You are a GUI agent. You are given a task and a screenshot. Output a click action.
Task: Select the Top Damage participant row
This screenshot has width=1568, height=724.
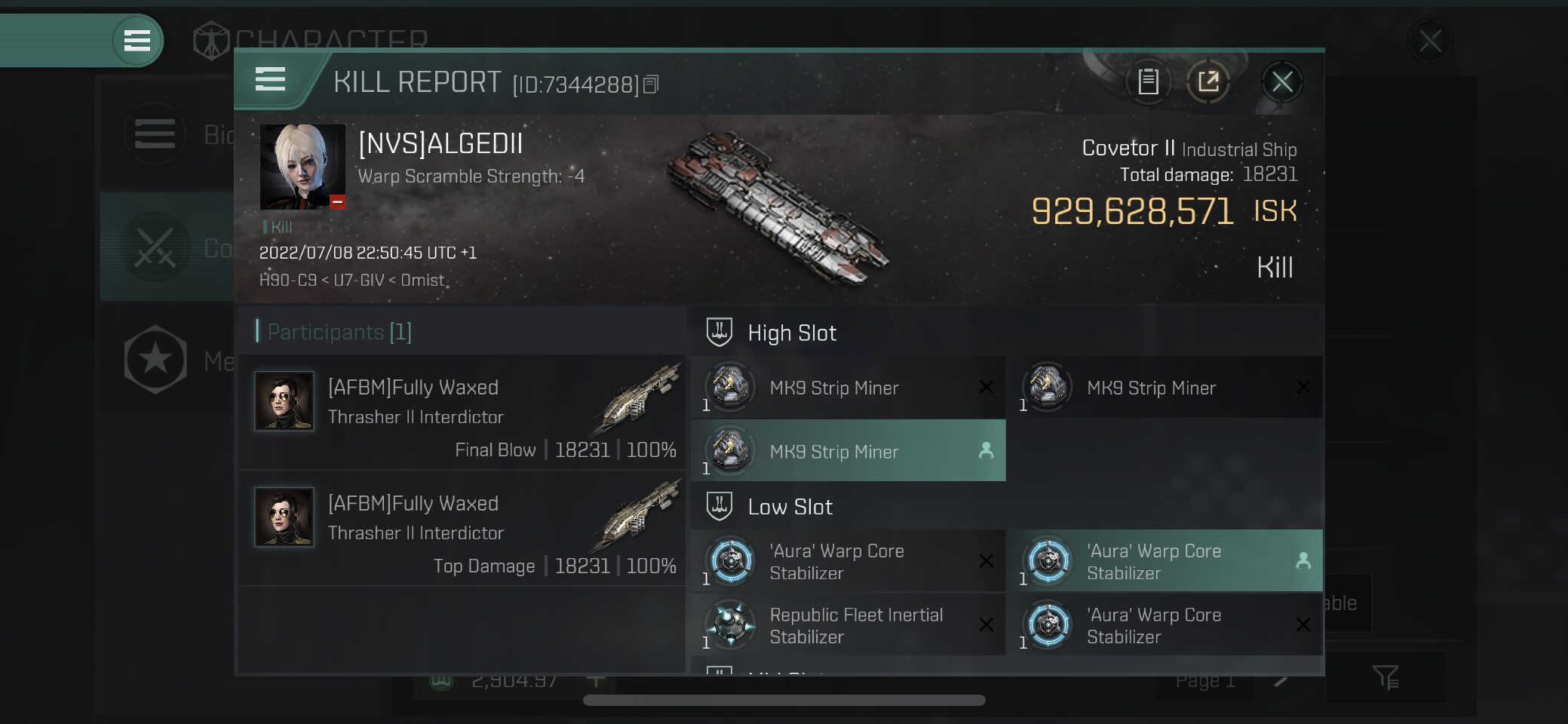pyautogui.click(x=462, y=529)
